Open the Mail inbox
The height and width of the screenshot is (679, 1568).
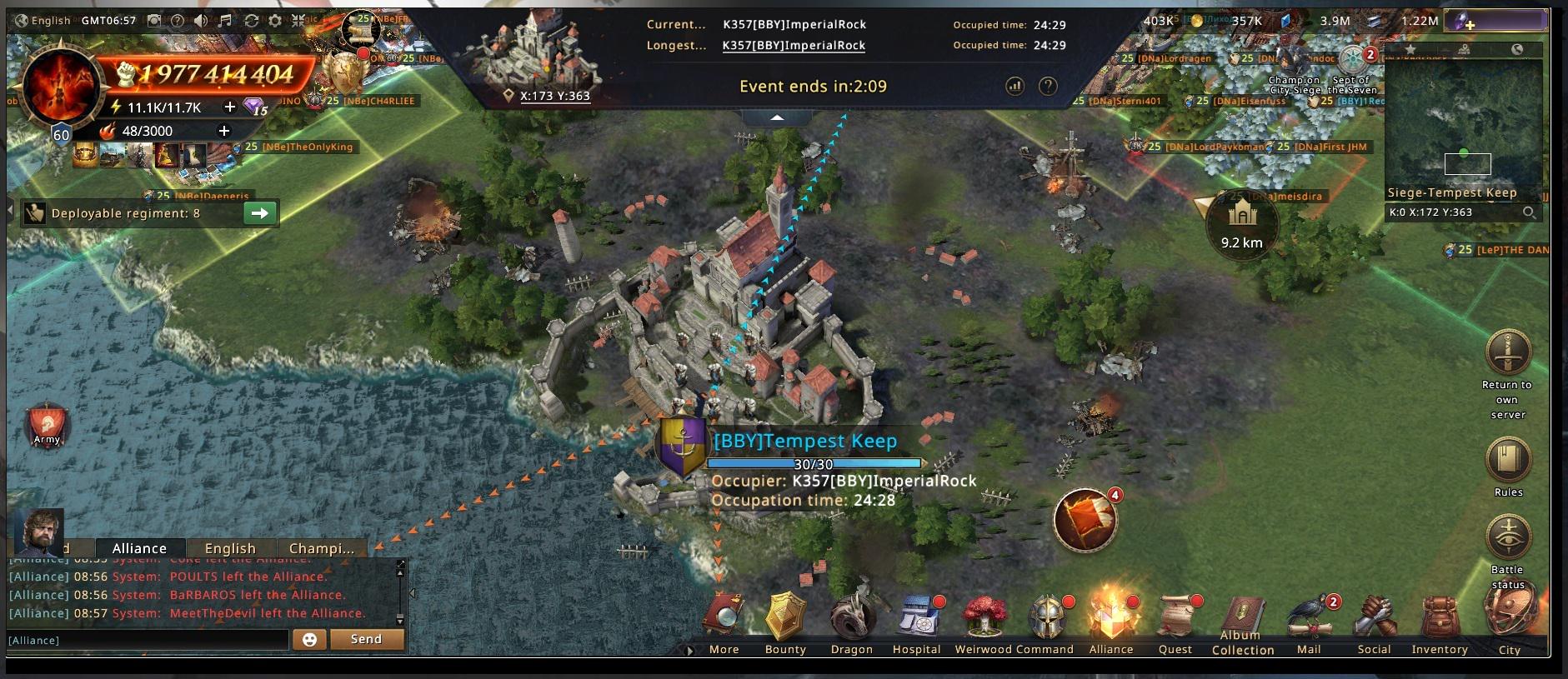[x=1309, y=621]
